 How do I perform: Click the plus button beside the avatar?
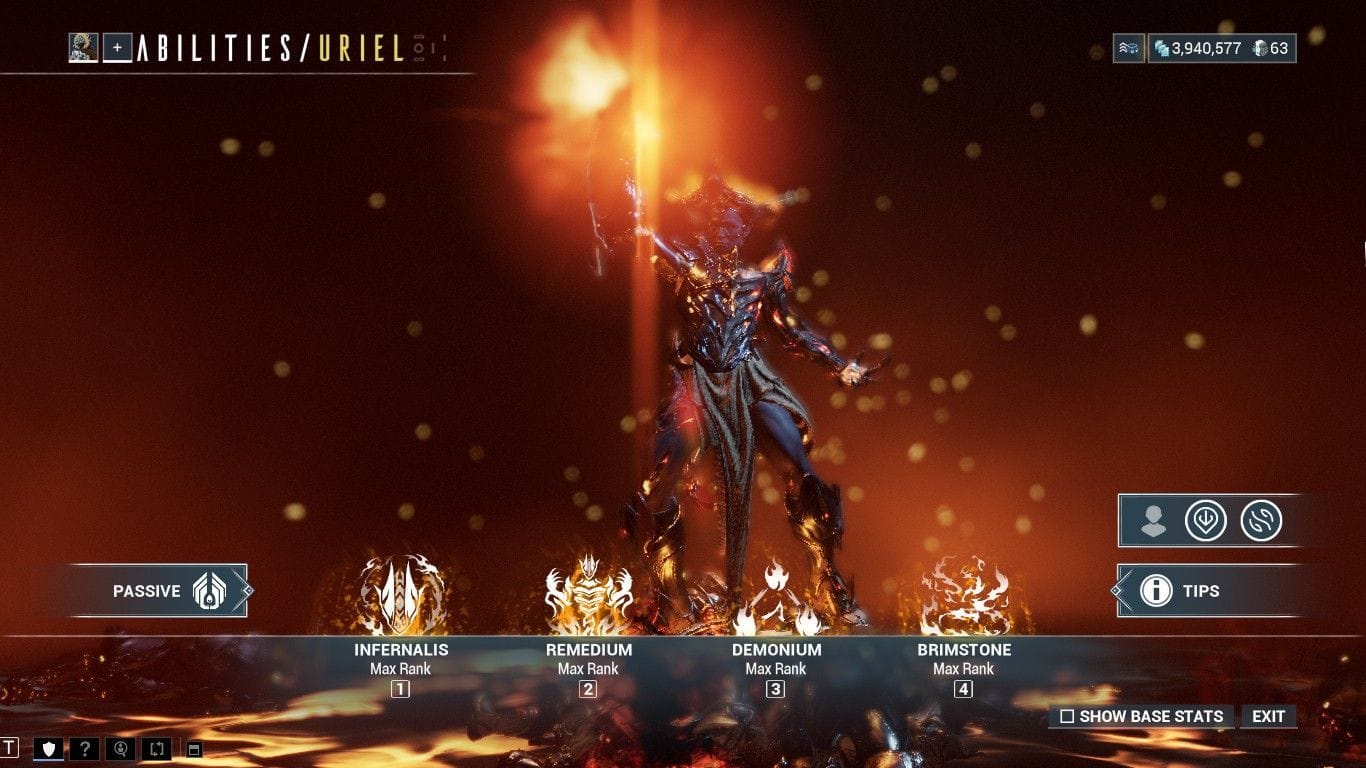click(x=118, y=47)
